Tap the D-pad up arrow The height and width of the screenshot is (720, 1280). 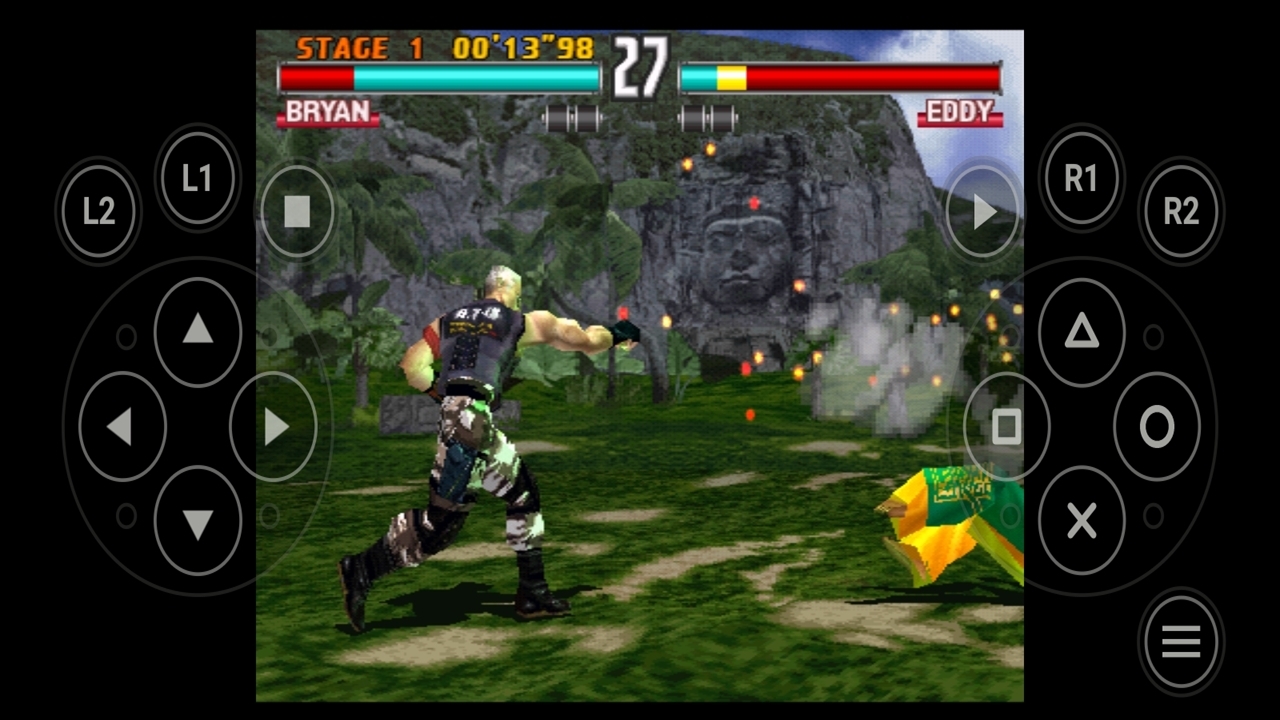198,331
